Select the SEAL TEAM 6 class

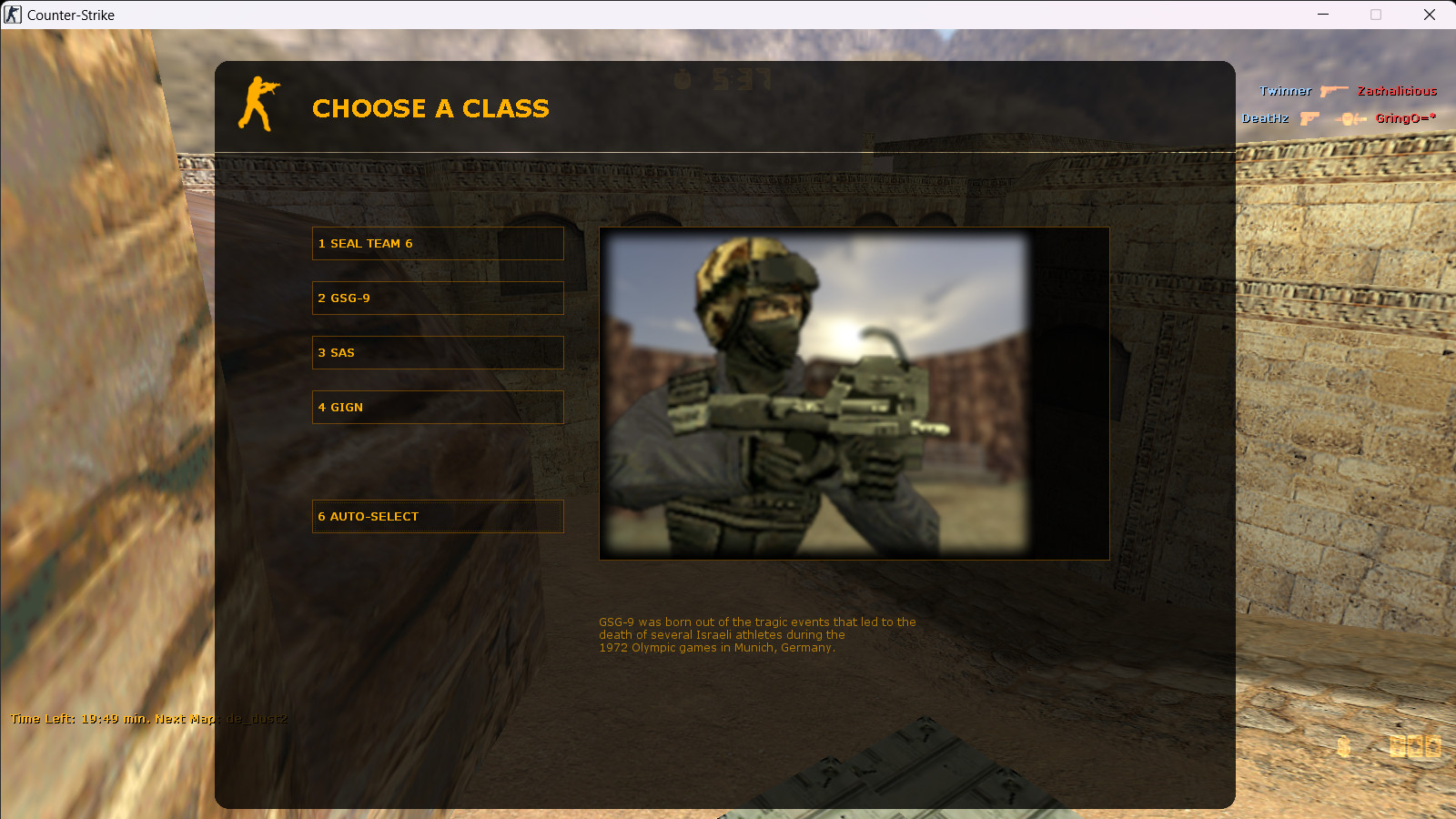pos(438,243)
